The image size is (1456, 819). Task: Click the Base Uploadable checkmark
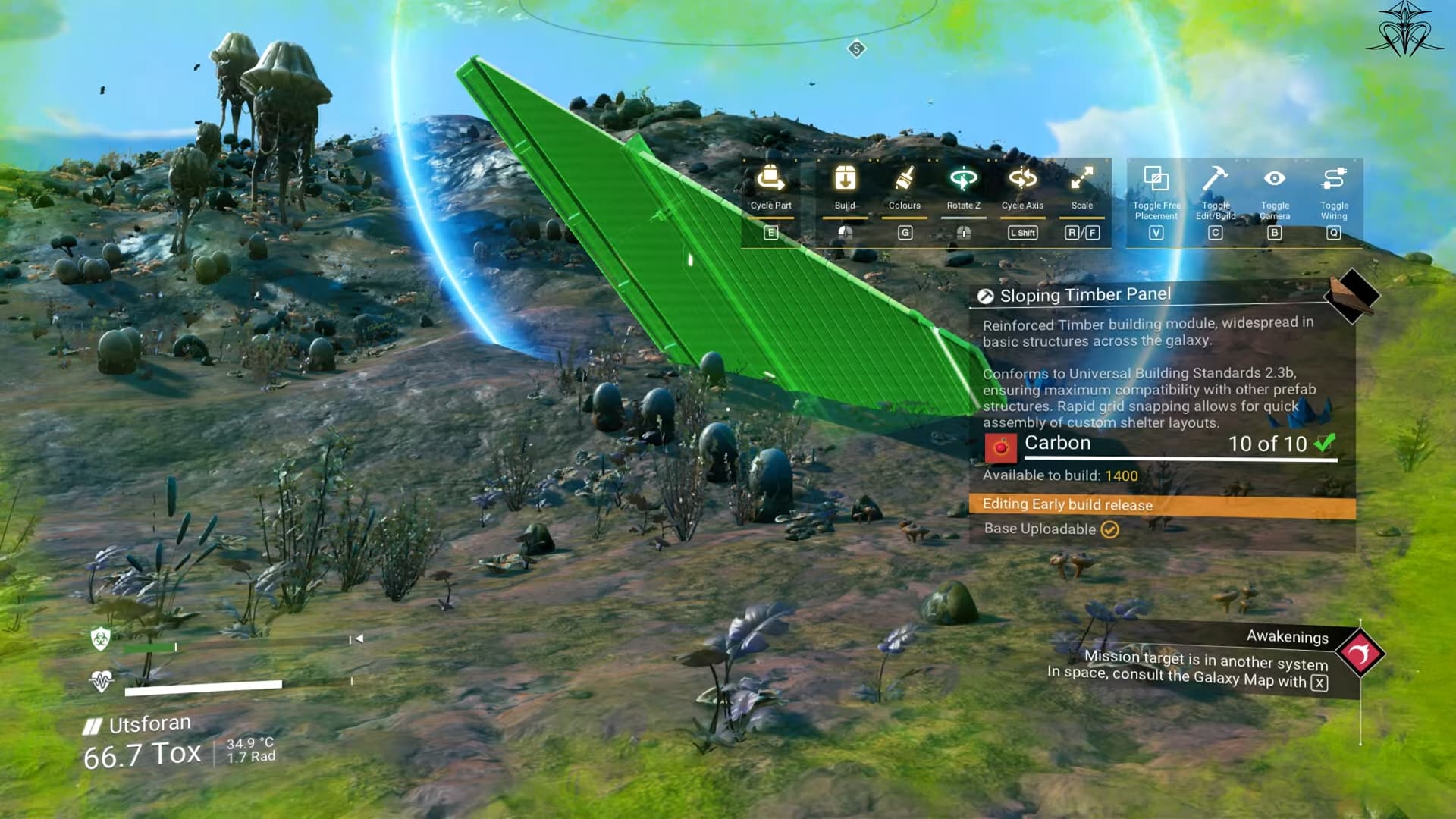[x=1111, y=529]
